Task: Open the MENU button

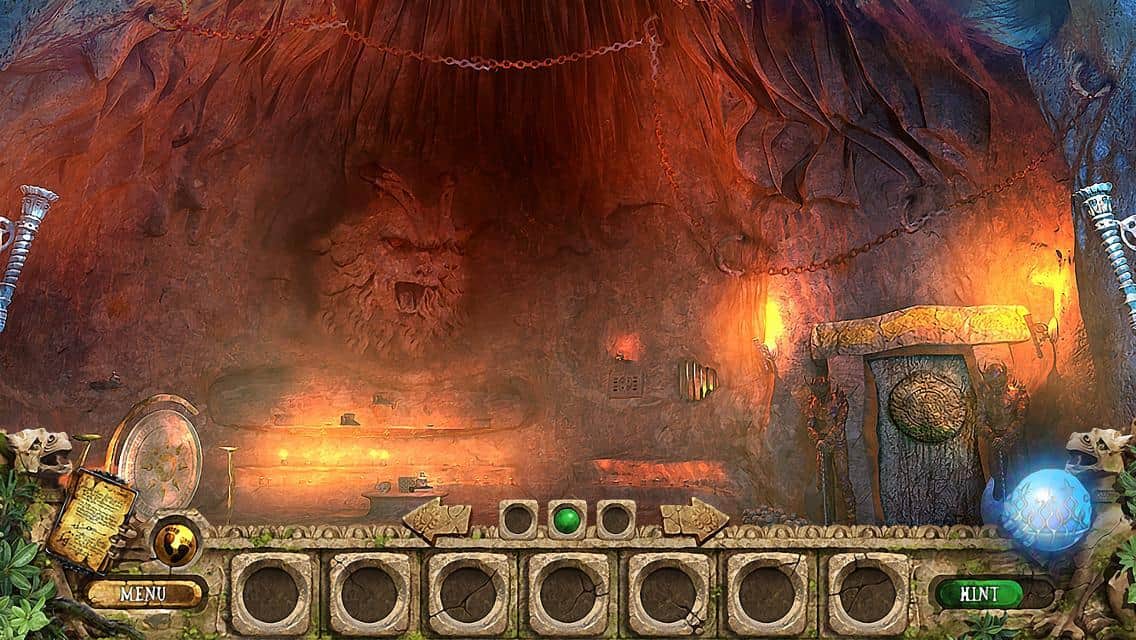Action: 144,593
